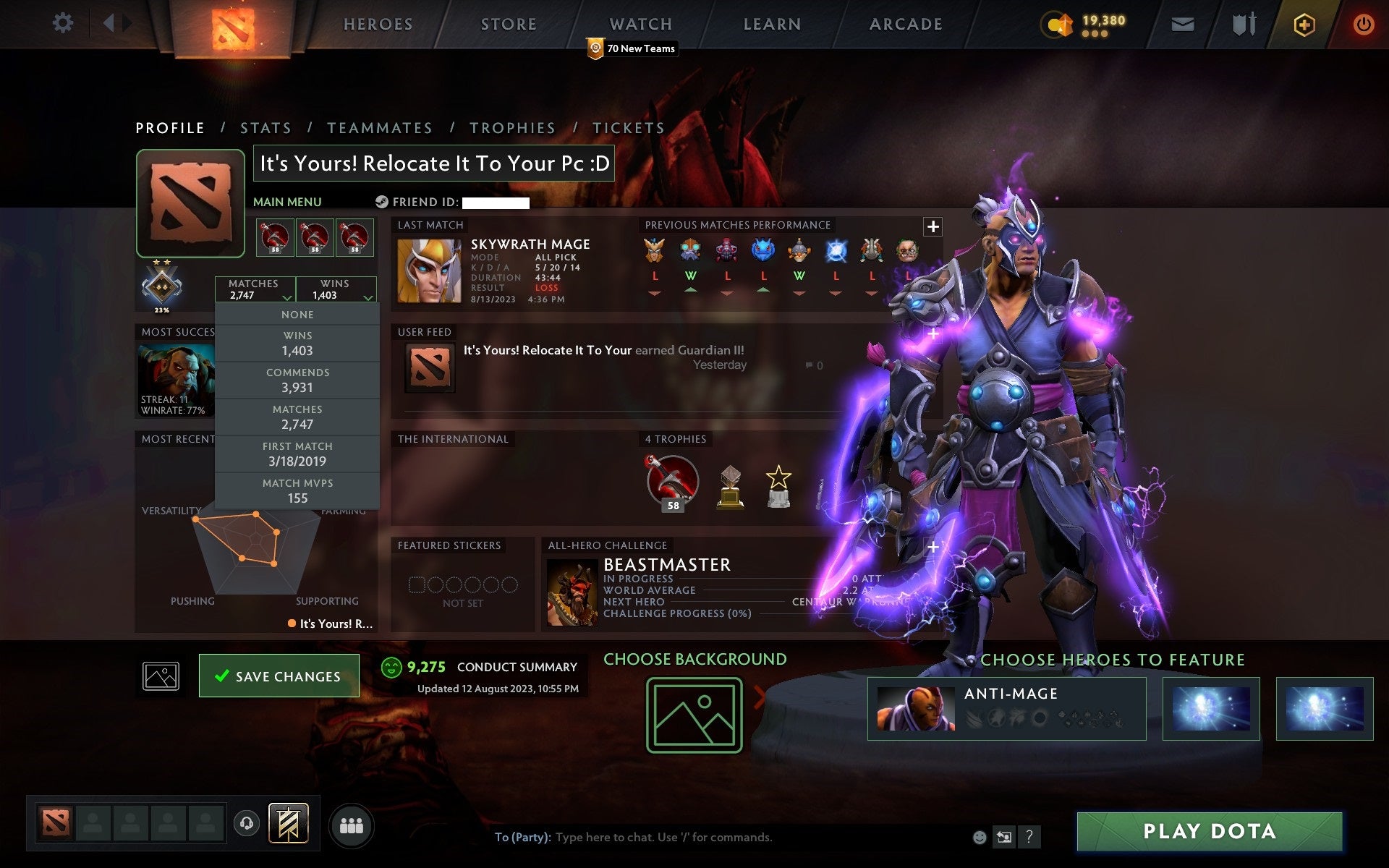
Task: Click the Shards balance icon showing 19,380
Action: point(1058,23)
